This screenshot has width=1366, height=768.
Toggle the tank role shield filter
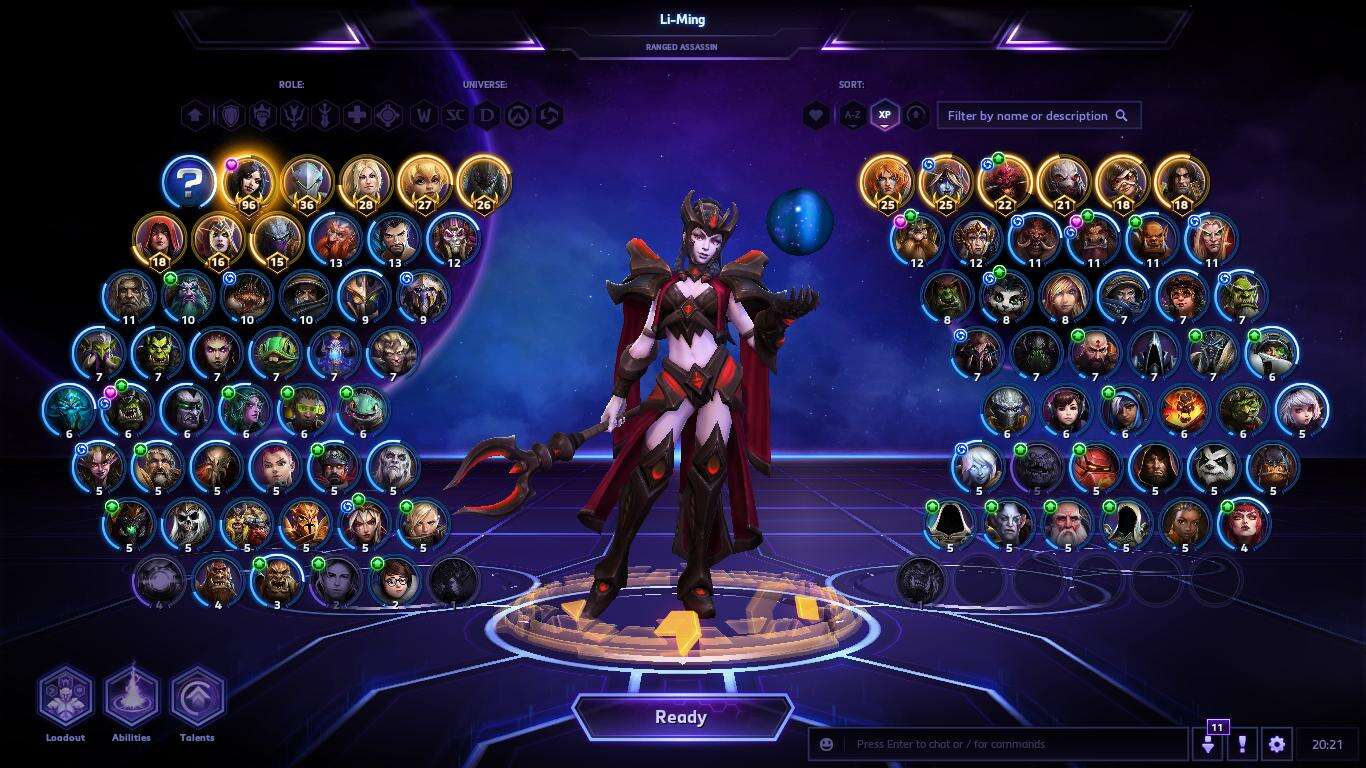[231, 116]
